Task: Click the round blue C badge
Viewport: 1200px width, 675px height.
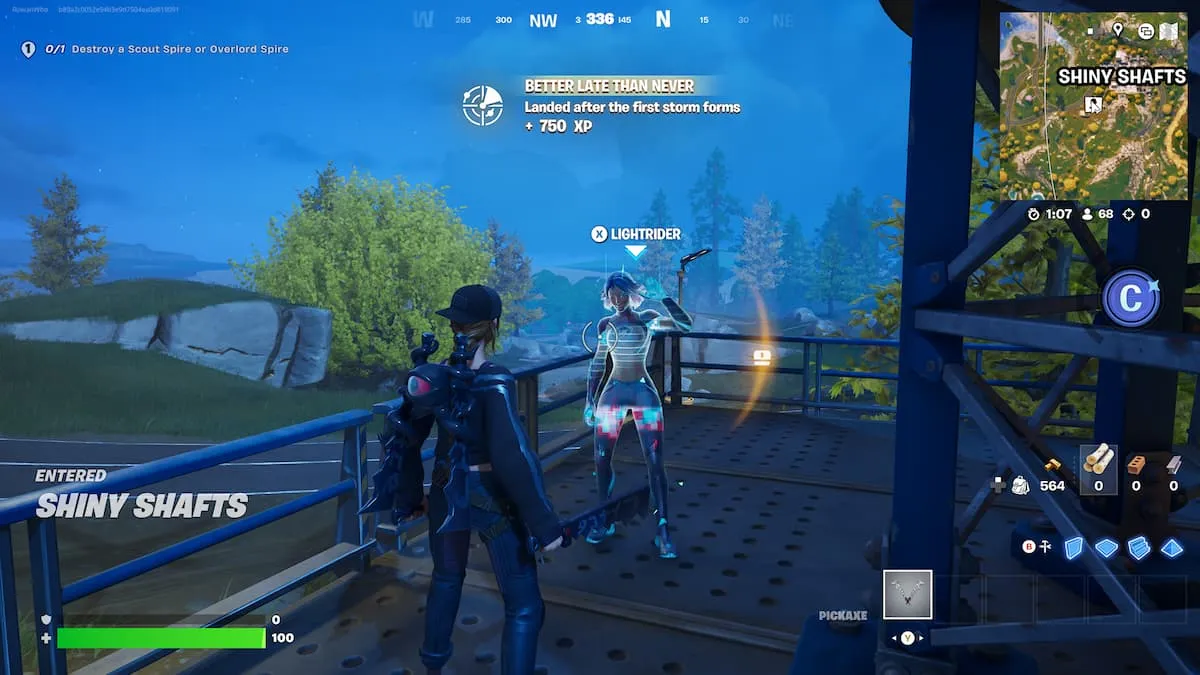Action: 1131,299
